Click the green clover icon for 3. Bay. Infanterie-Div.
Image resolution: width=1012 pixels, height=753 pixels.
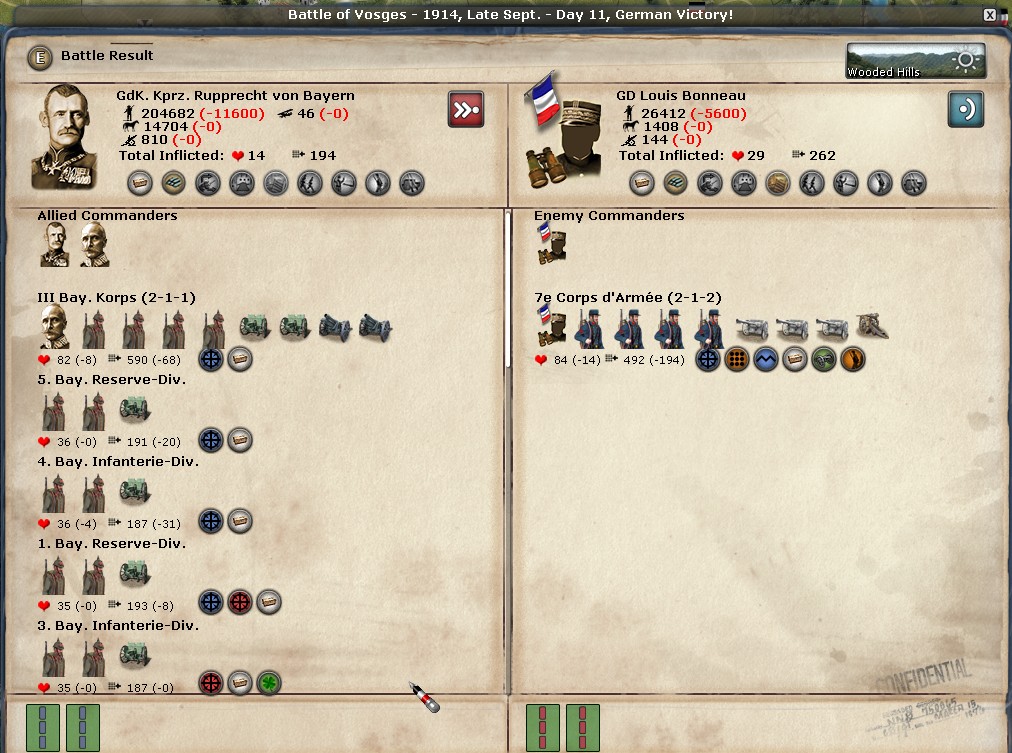[269, 683]
